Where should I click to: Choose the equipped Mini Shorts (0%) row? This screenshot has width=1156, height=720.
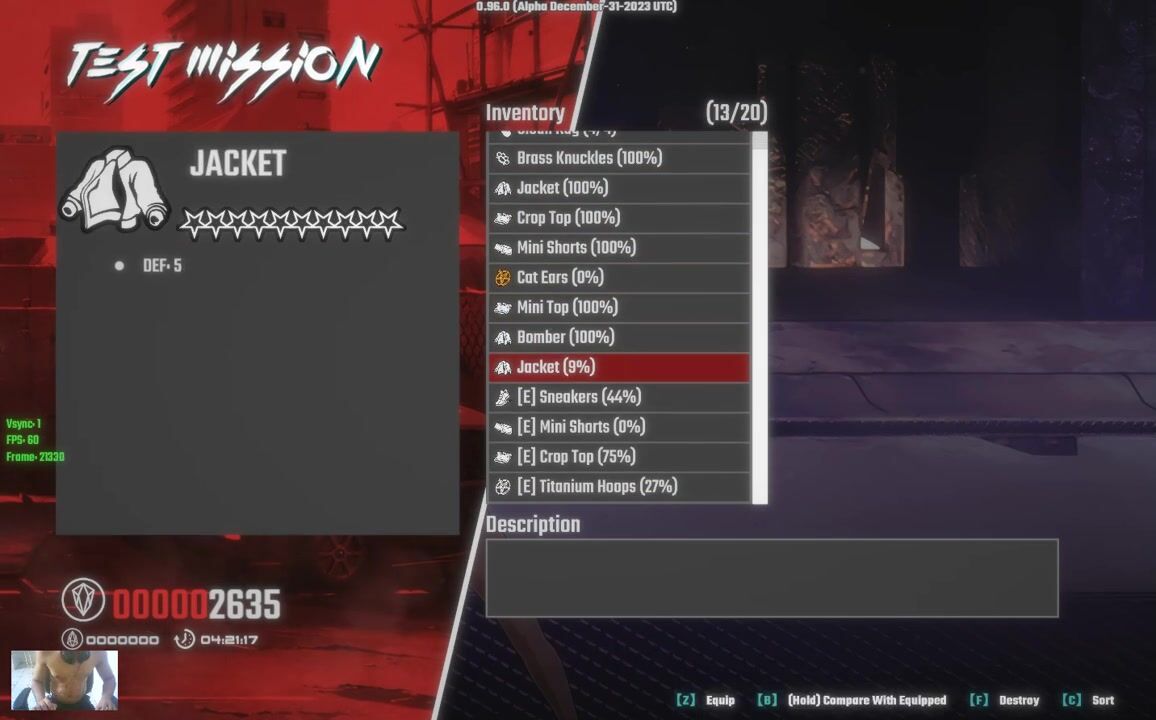(618, 427)
